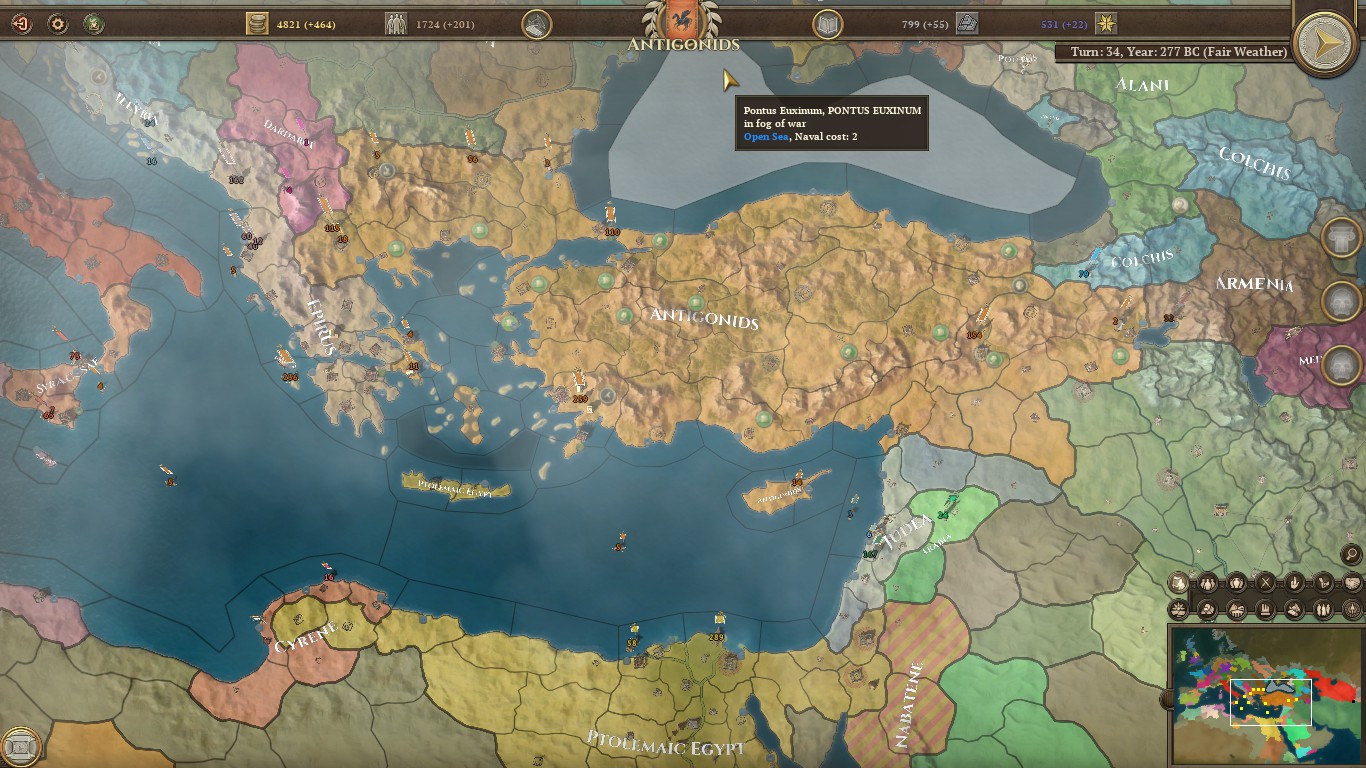Click the red exit menu icon
Screen dimensions: 1366x768
(20, 23)
